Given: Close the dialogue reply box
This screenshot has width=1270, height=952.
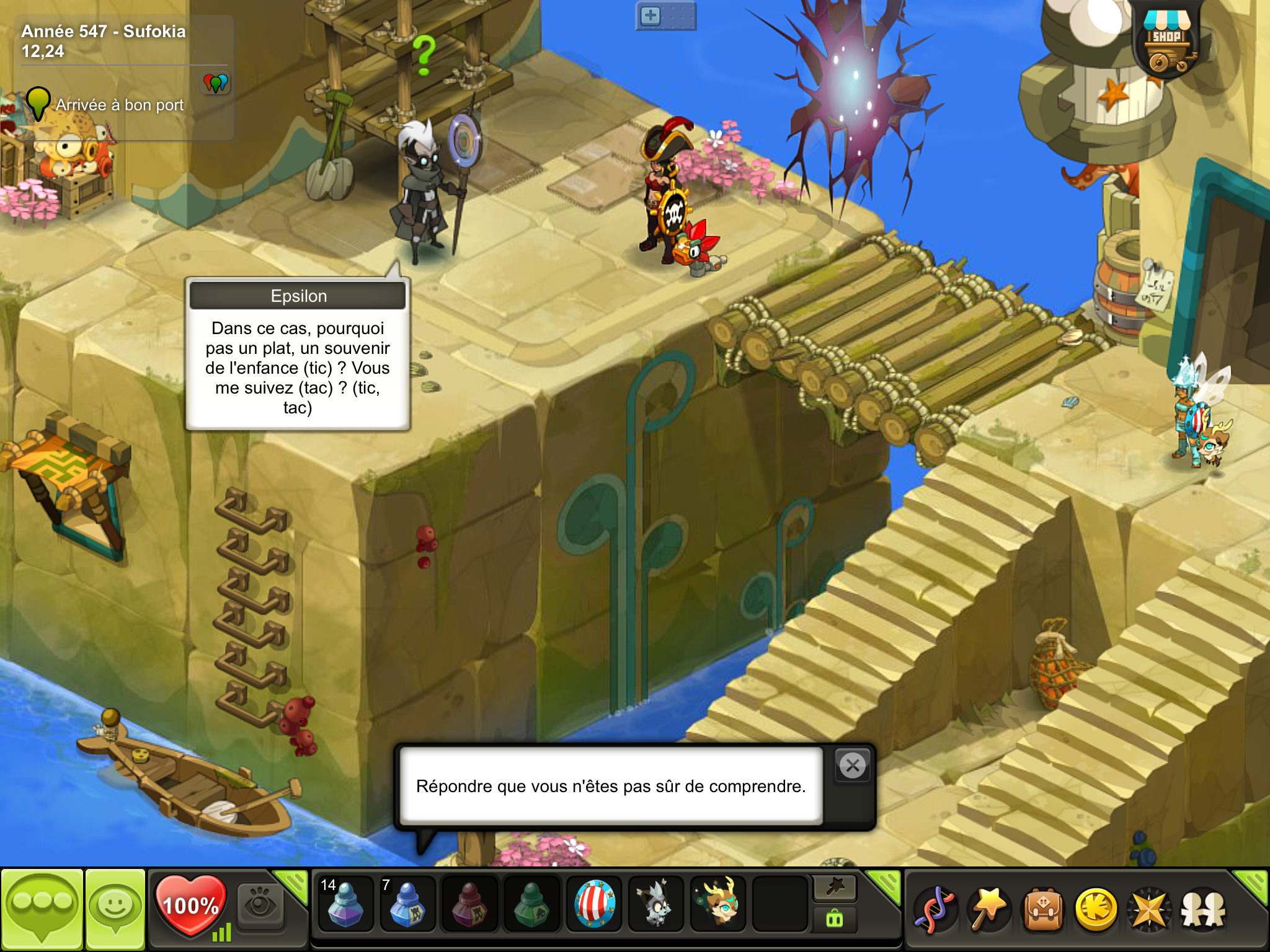Looking at the screenshot, I should click(x=853, y=766).
